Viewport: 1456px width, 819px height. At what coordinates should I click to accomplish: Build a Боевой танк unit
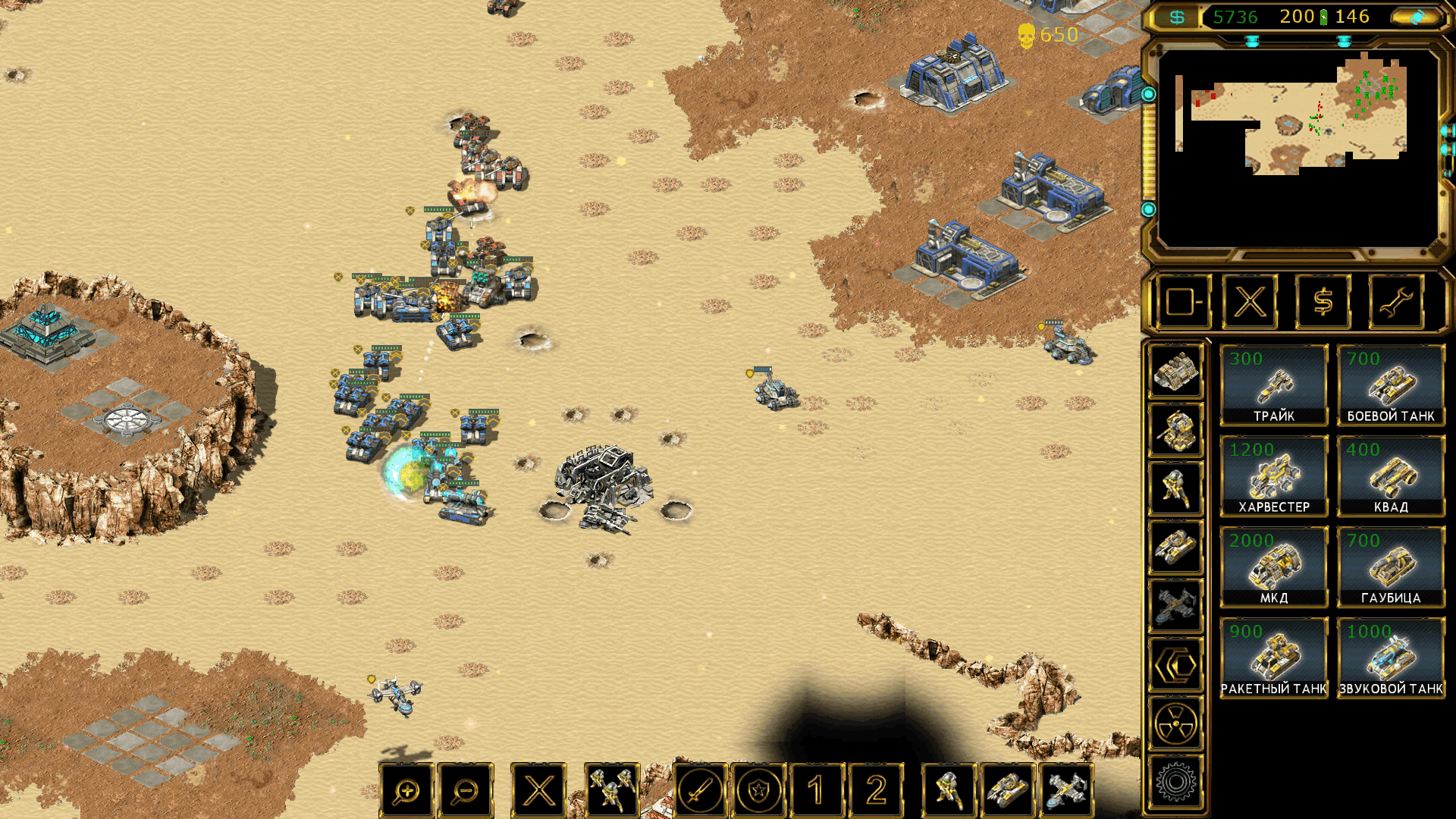point(1391,385)
